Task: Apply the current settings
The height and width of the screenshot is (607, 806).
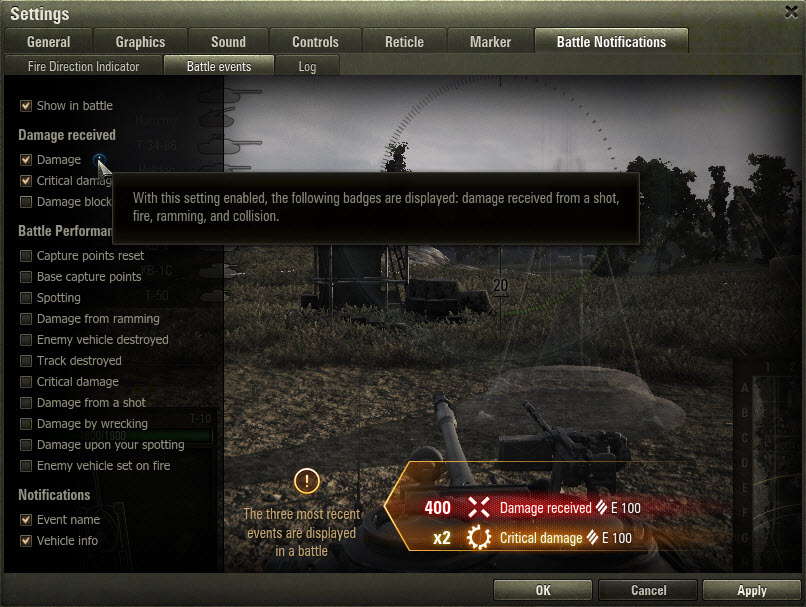Action: 751,590
